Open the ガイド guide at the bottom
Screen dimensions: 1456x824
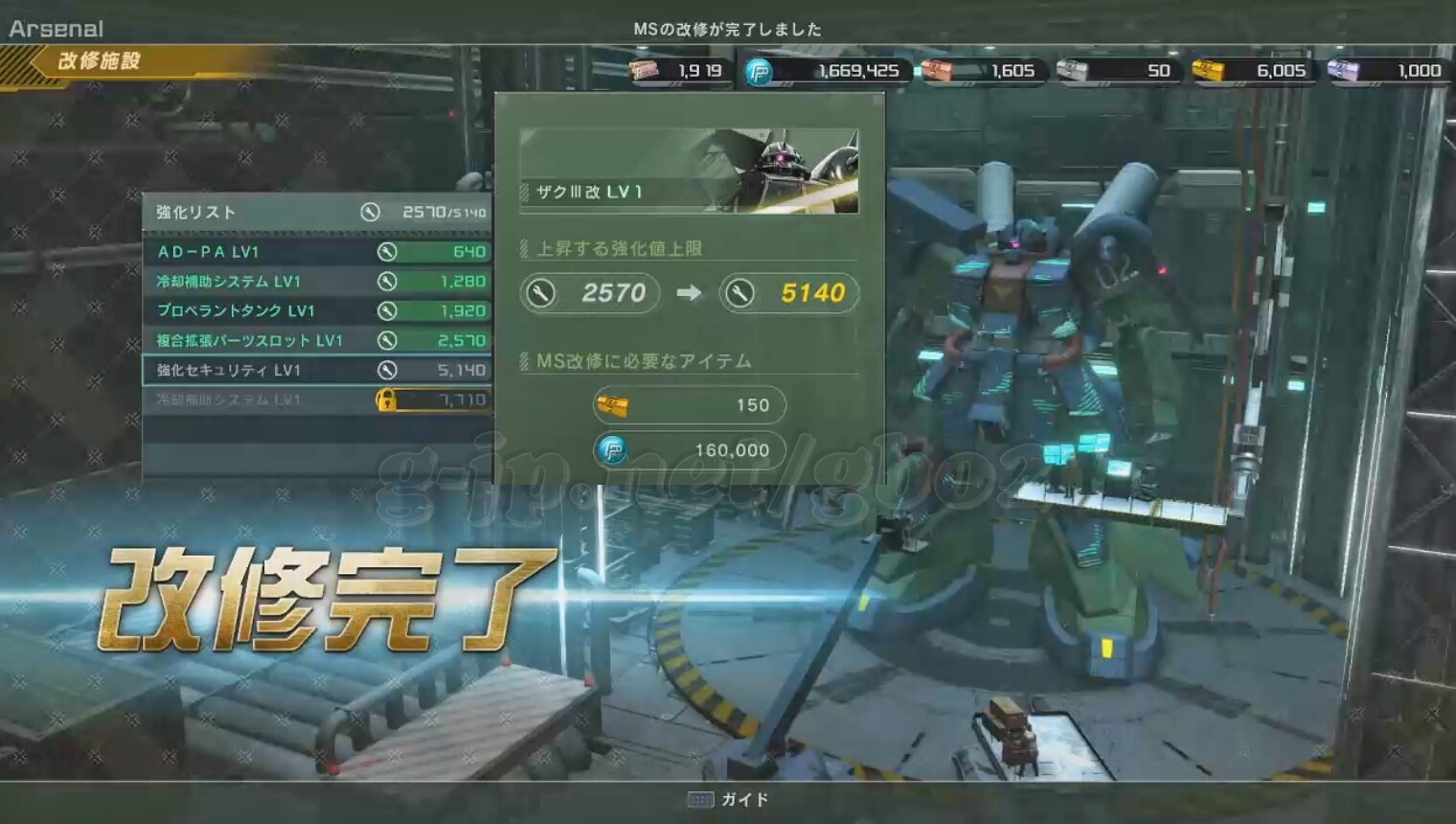729,799
